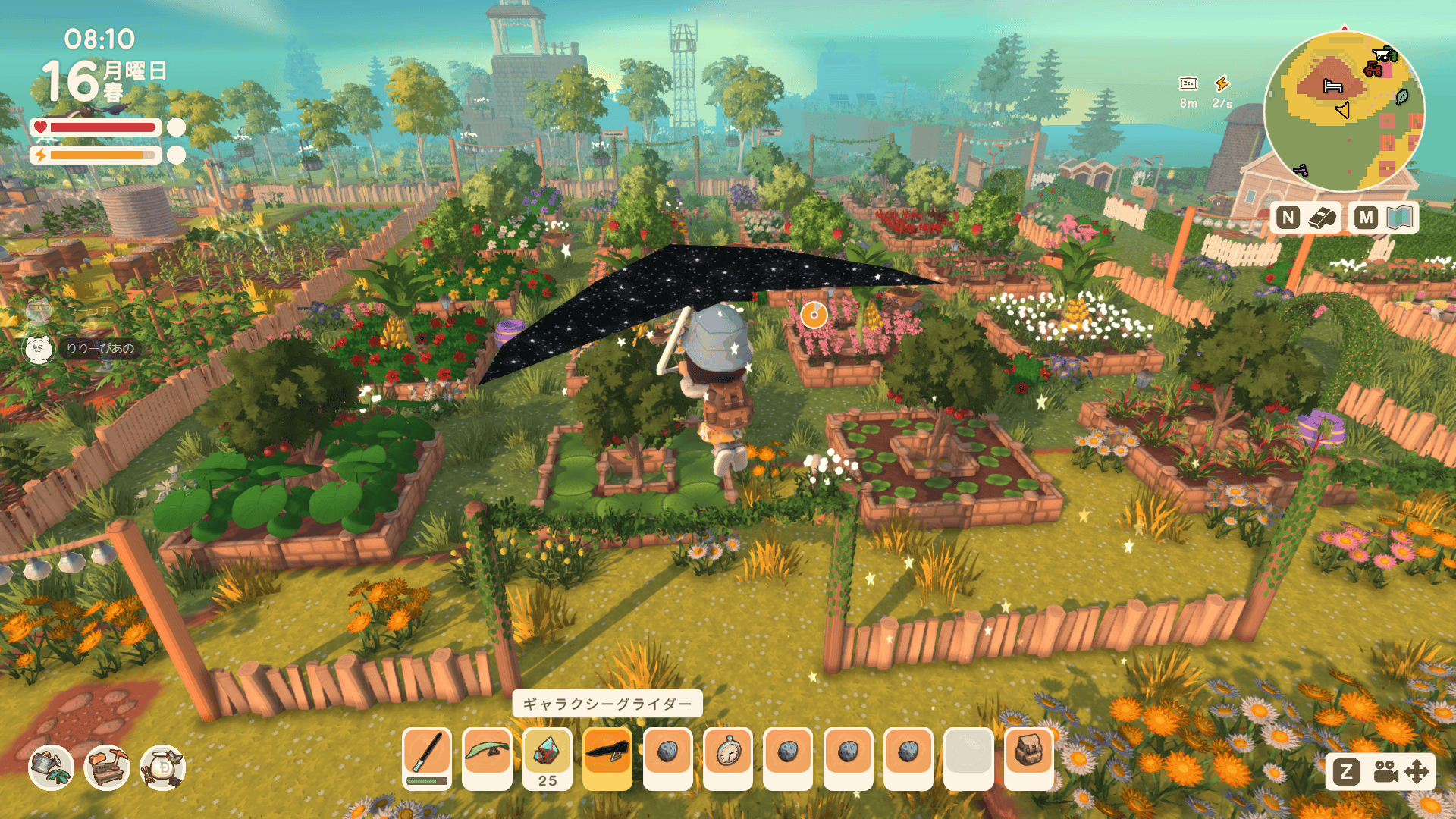The height and width of the screenshot is (819, 1456).
Task: Click the circular minimap
Action: pos(1344,111)
